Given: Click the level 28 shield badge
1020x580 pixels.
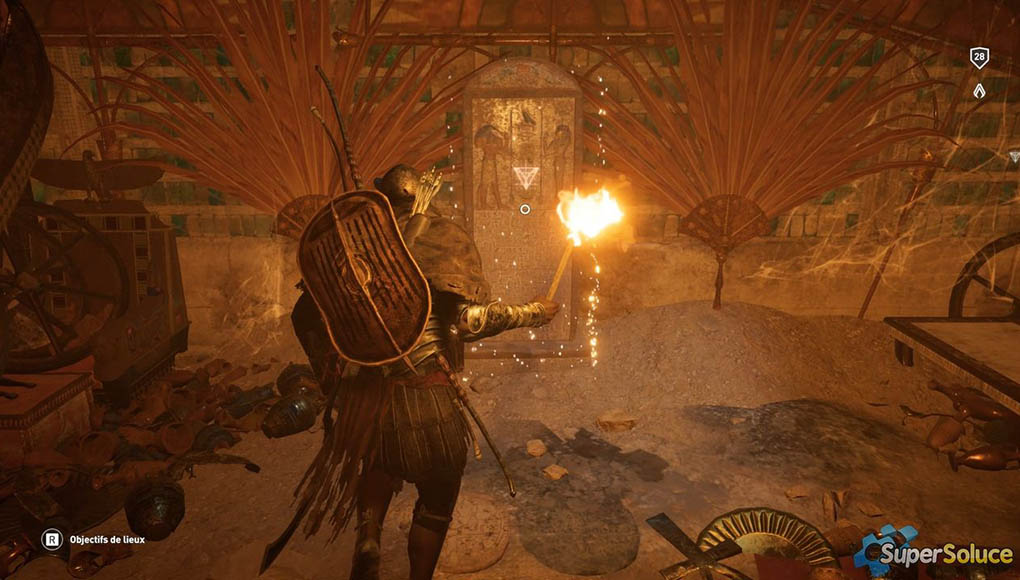Looking at the screenshot, I should click(979, 57).
